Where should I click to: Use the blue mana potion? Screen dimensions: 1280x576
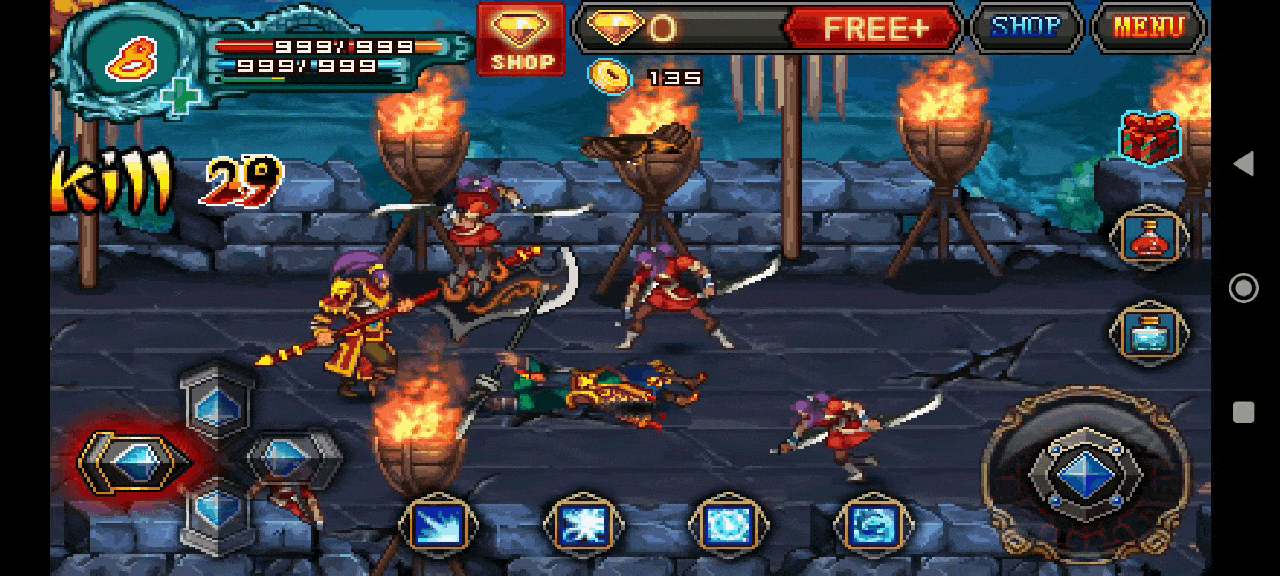point(1149,333)
